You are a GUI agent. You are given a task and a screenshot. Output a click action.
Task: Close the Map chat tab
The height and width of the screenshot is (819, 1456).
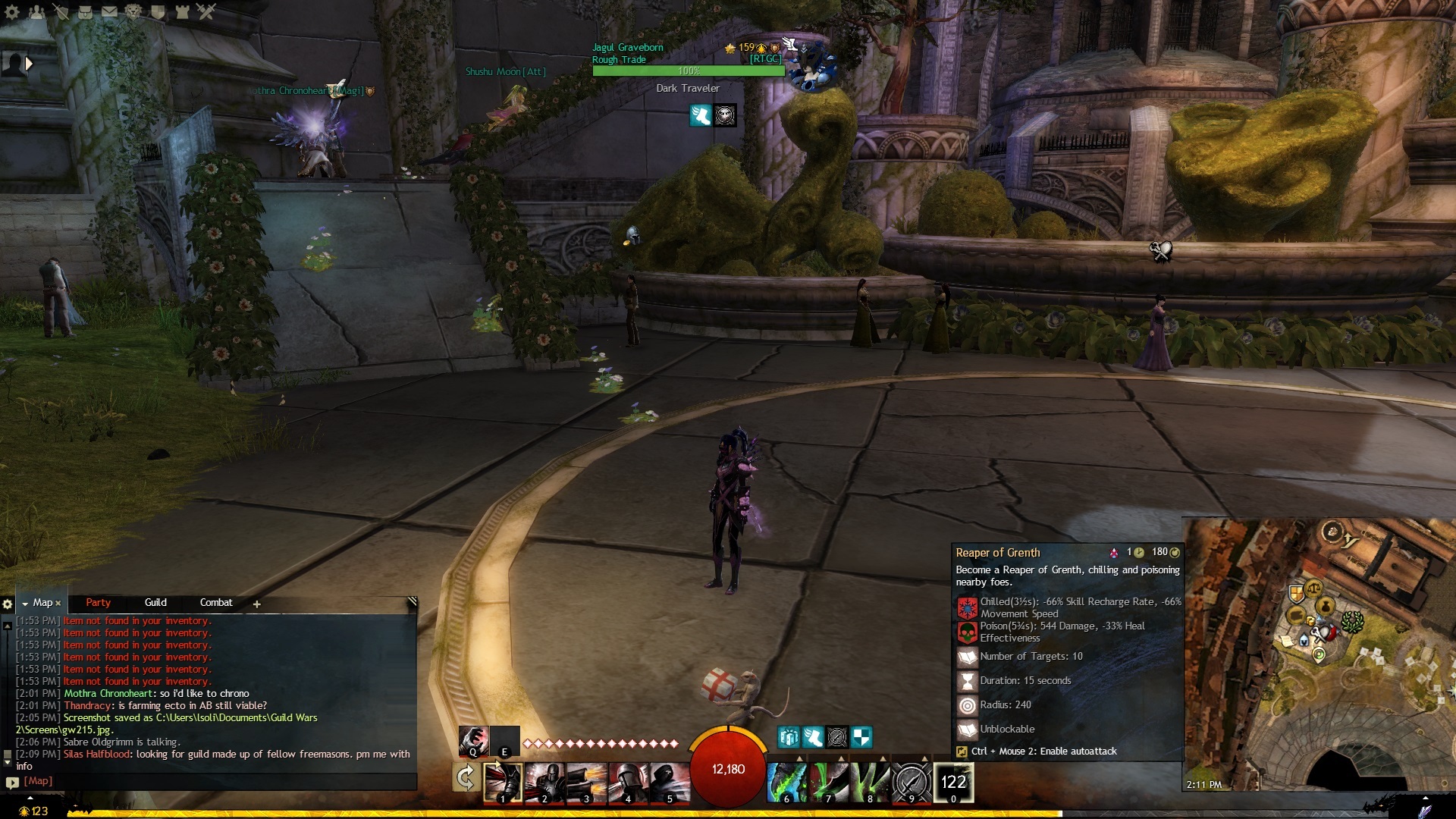[x=58, y=604]
